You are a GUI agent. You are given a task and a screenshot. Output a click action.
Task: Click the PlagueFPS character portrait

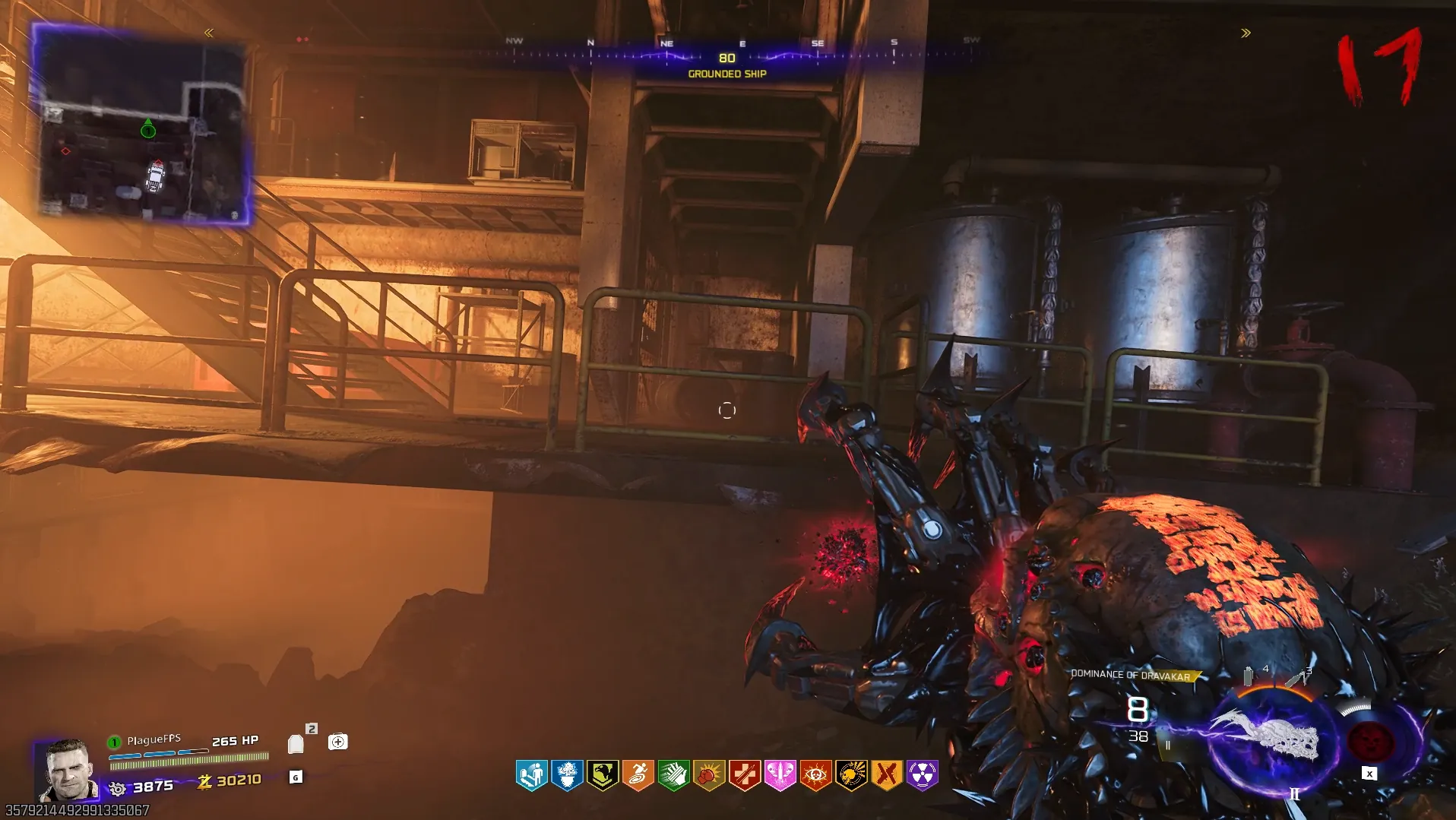click(x=68, y=770)
